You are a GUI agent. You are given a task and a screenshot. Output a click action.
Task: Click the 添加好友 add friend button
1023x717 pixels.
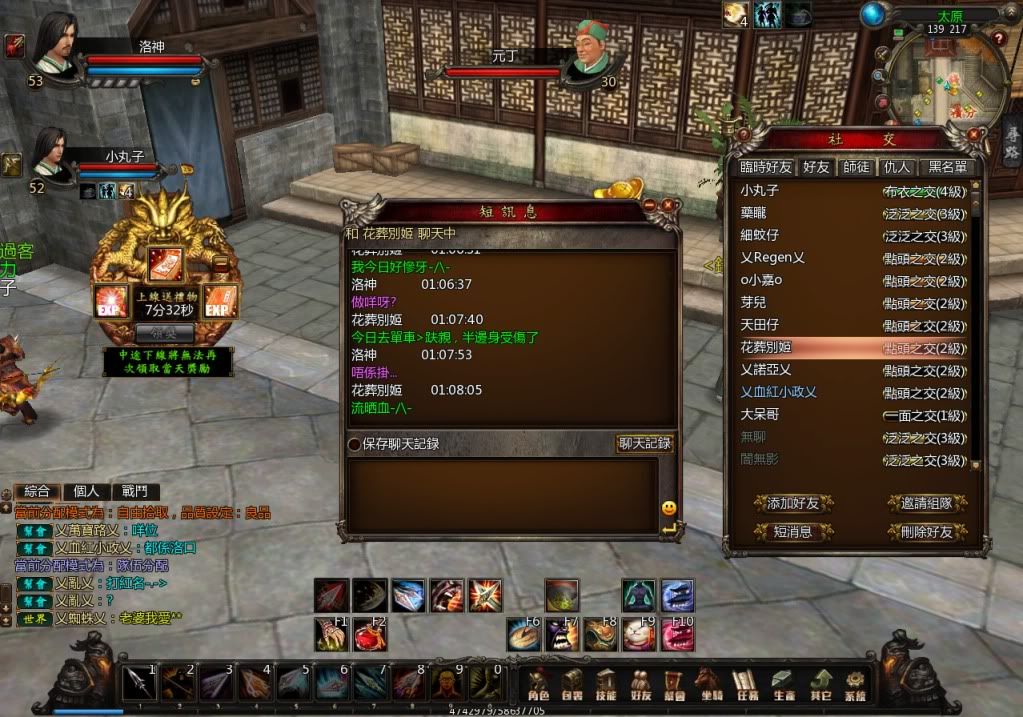click(793, 503)
